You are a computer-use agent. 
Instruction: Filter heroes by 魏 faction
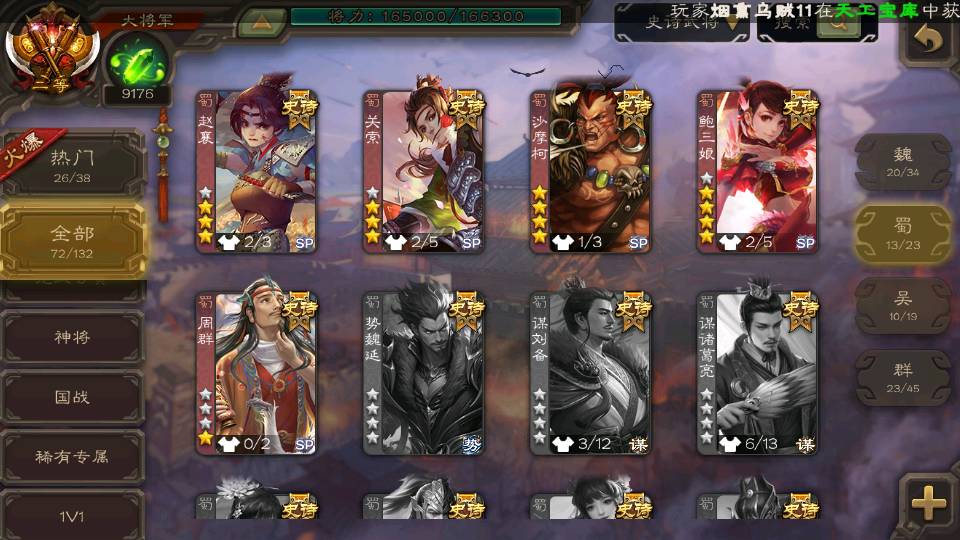[903, 162]
